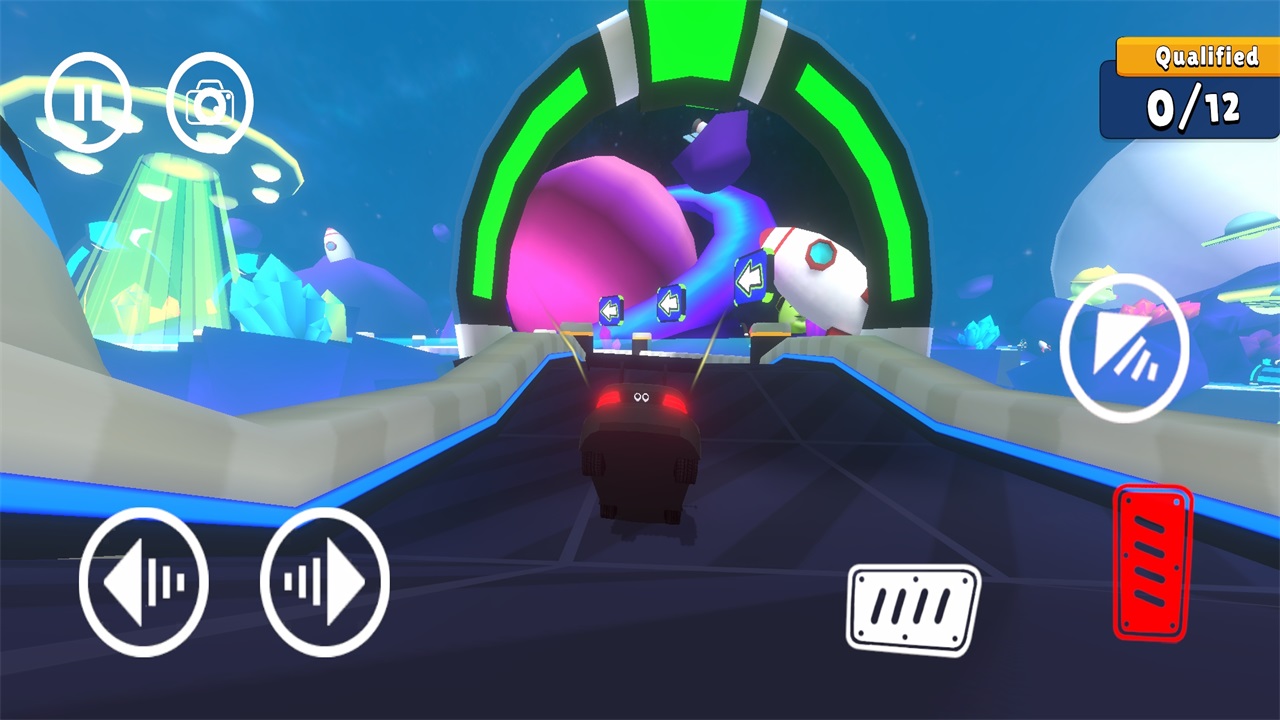Step on the red gas pedal
The width and height of the screenshot is (1280, 720).
(1152, 562)
